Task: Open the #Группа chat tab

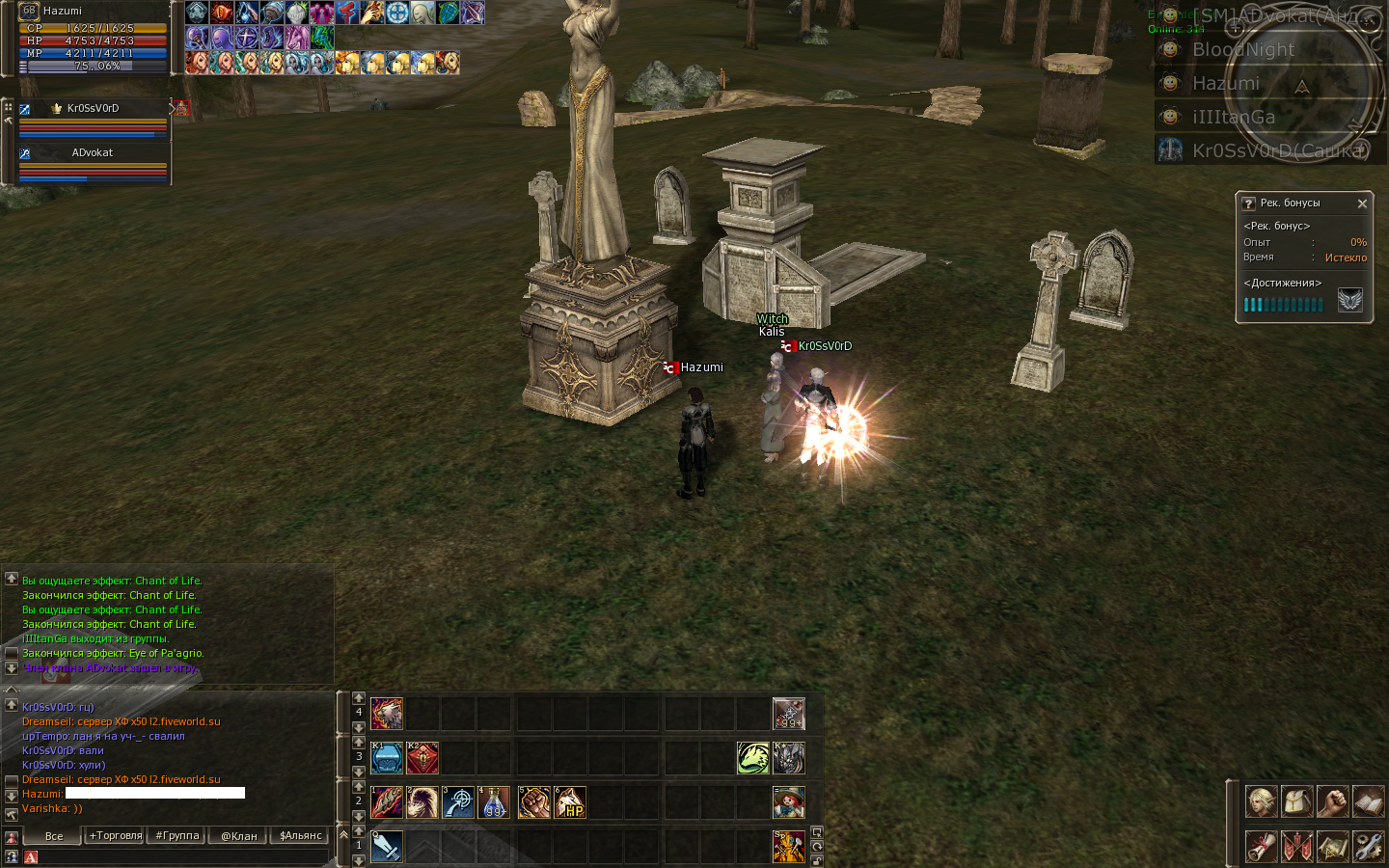Action: click(x=177, y=836)
